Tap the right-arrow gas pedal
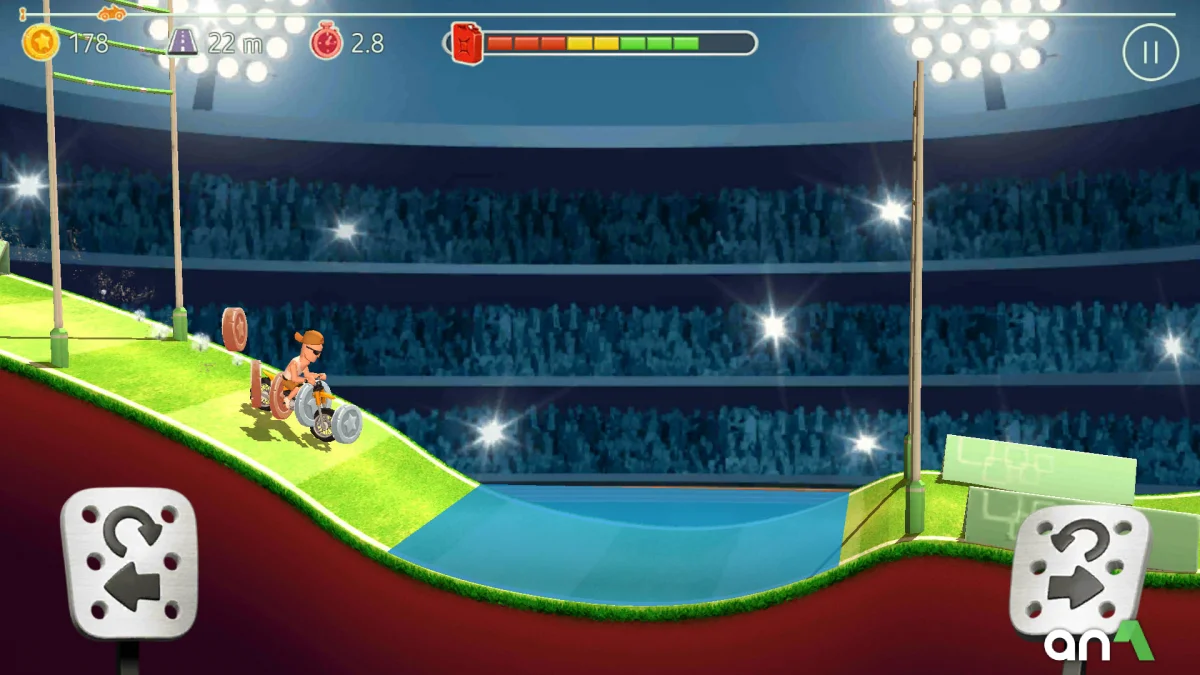The height and width of the screenshot is (675, 1200). [1077, 570]
